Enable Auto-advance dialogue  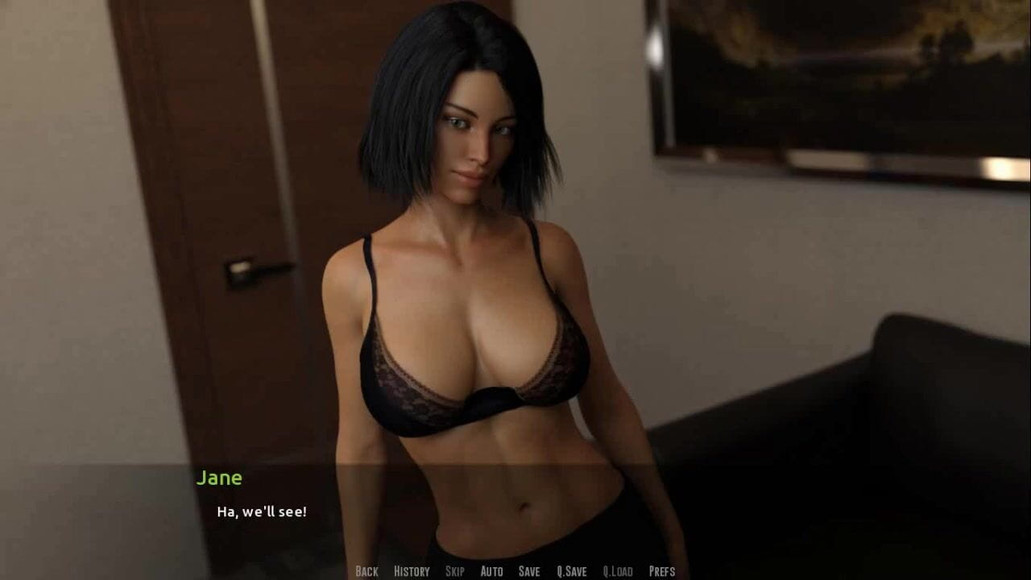tap(491, 571)
